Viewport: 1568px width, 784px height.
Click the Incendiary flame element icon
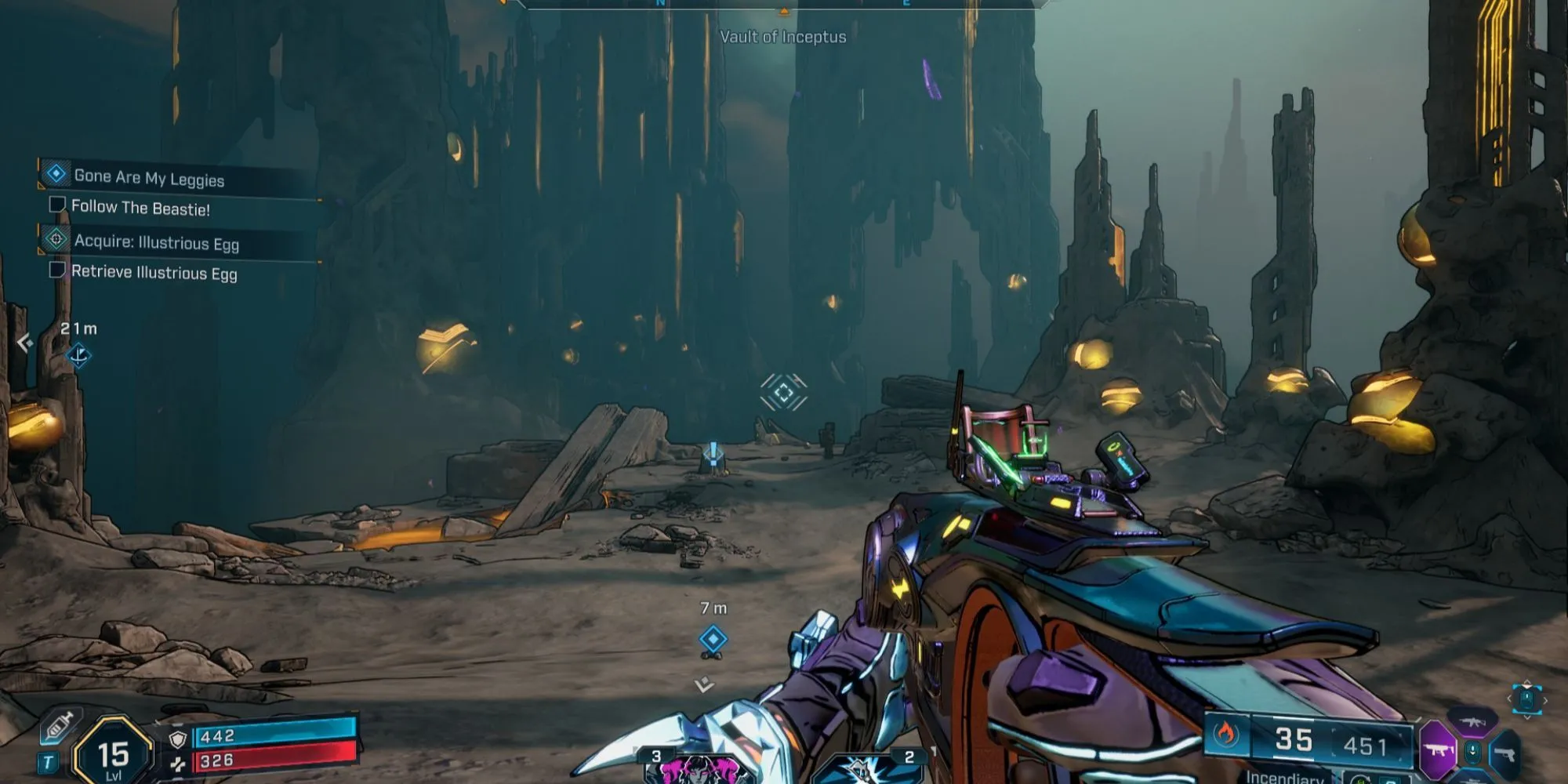pyautogui.click(x=1225, y=735)
